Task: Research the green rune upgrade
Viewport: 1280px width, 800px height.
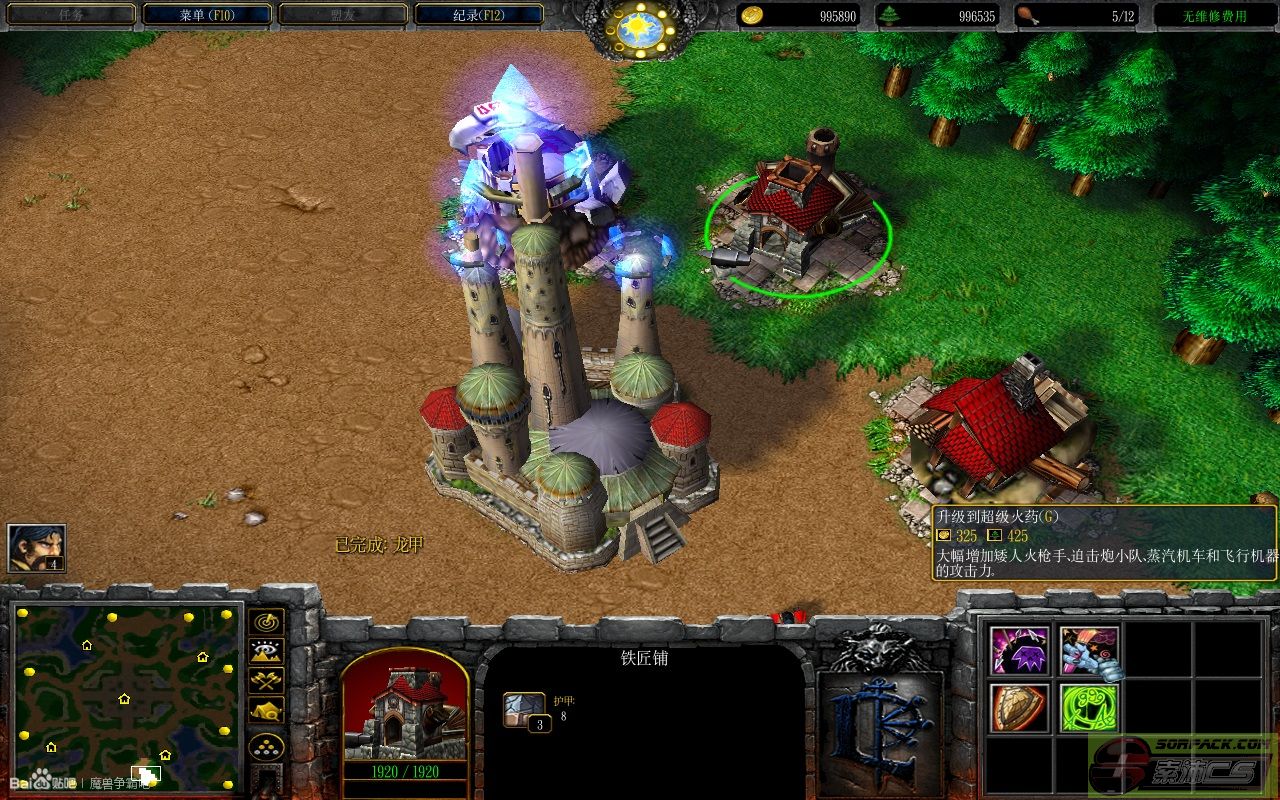Action: point(1089,707)
